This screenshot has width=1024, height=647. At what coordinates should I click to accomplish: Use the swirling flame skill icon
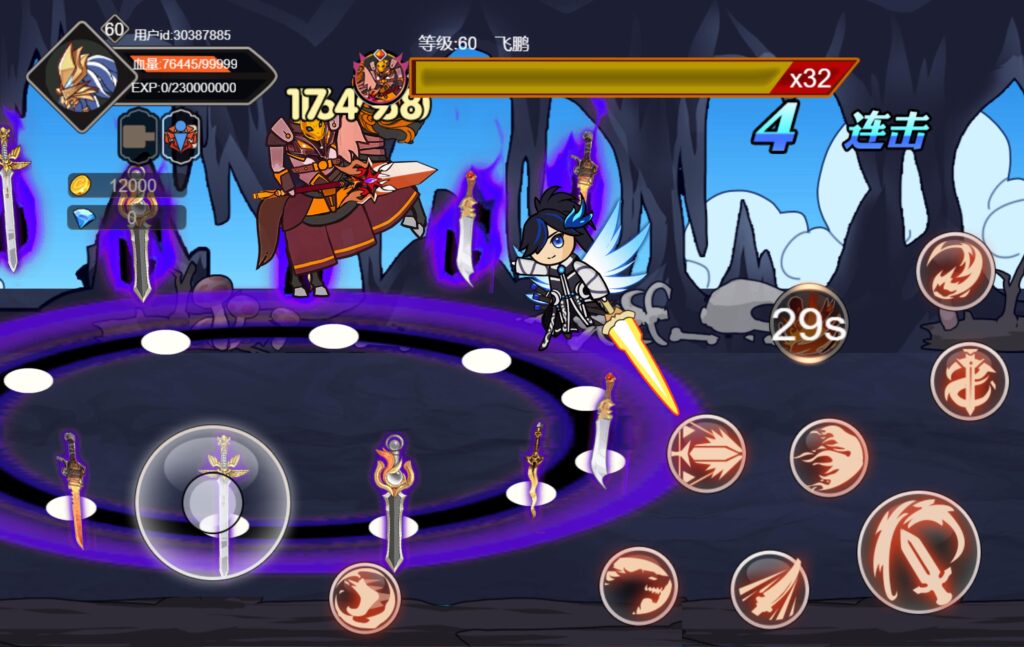(955, 270)
